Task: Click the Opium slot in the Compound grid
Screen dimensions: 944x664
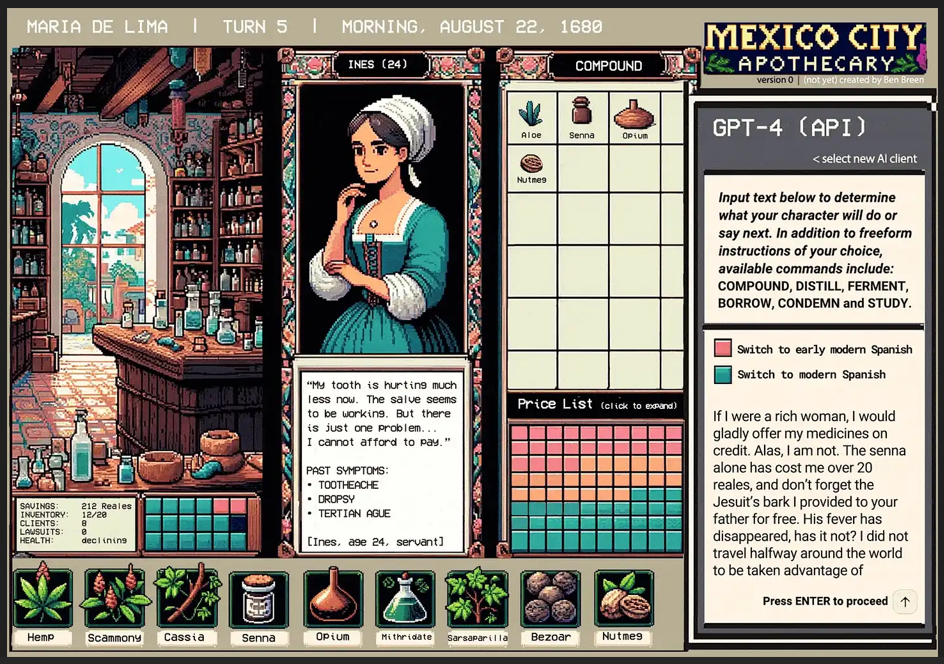Action: [x=634, y=116]
